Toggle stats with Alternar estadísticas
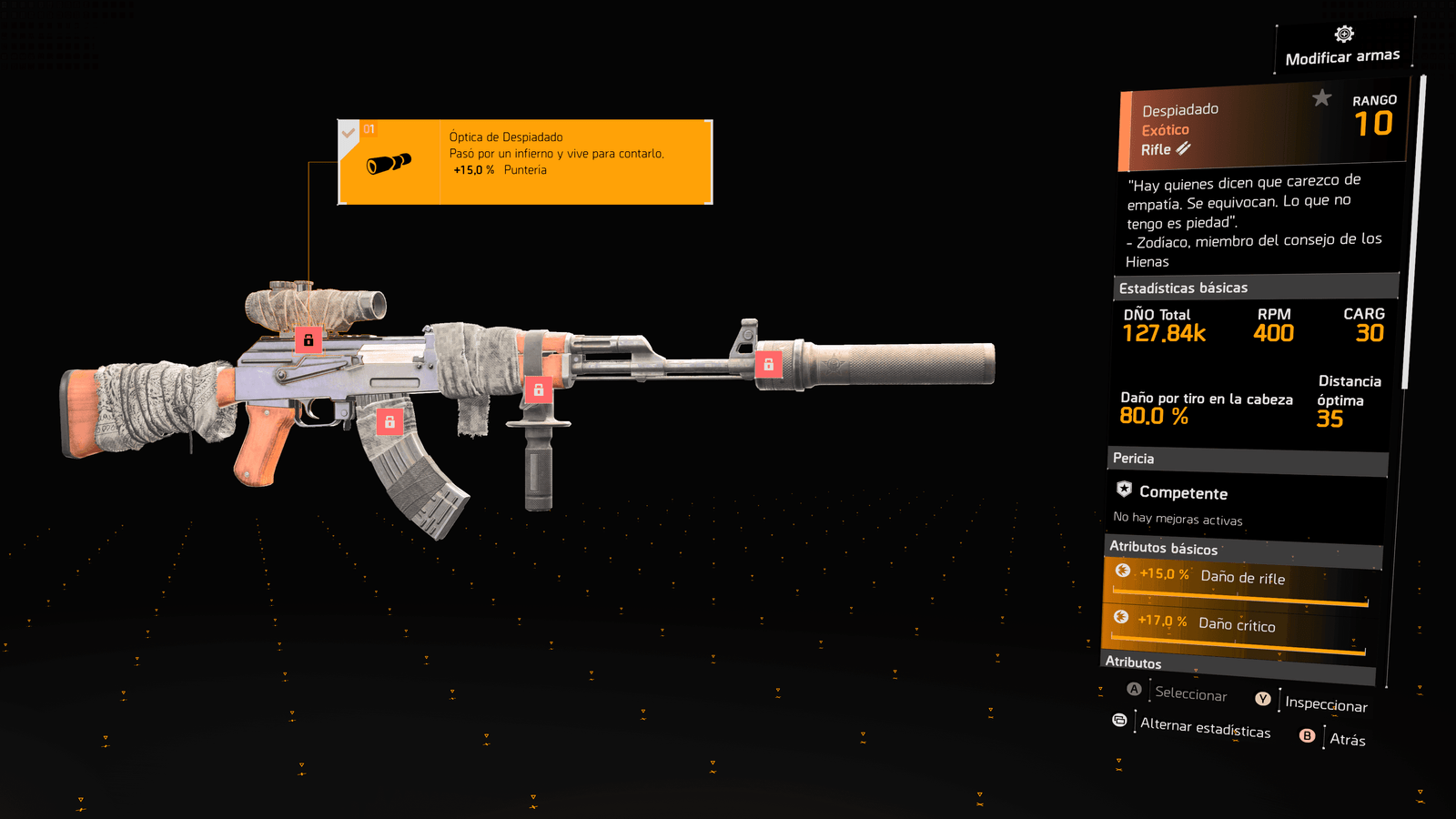This screenshot has width=1456, height=819. [1205, 728]
